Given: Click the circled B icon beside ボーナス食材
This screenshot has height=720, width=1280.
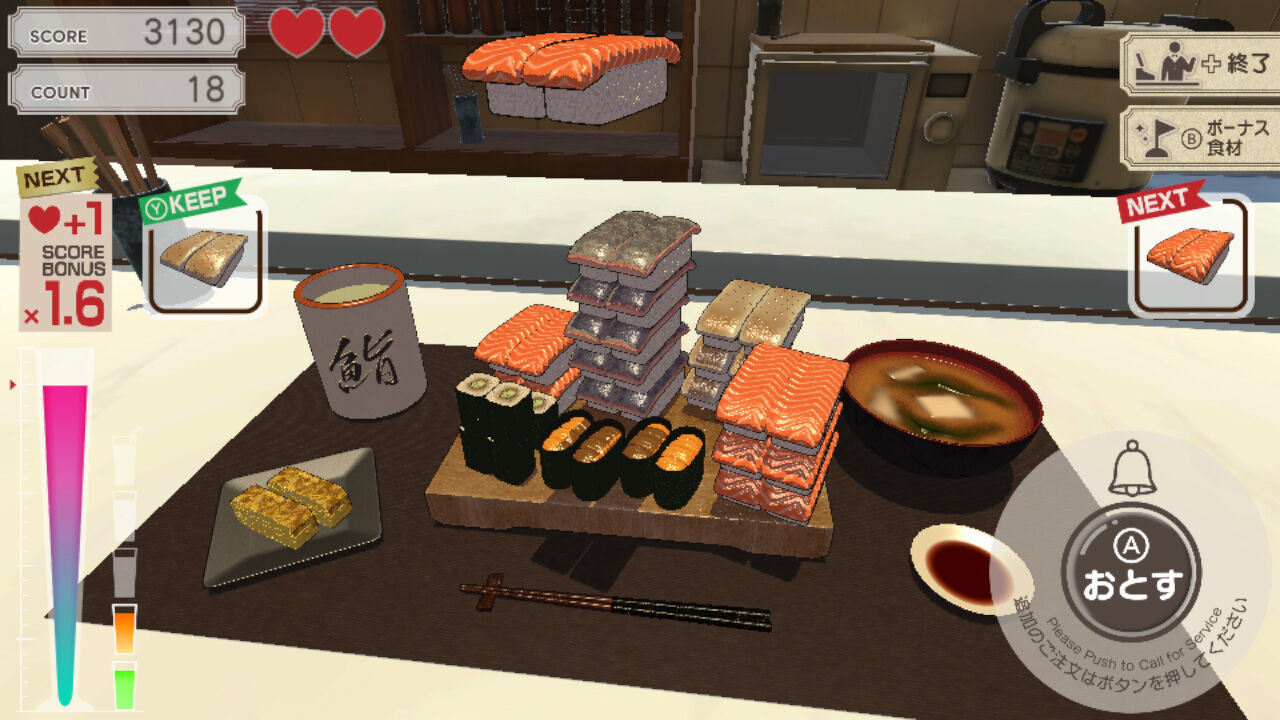Looking at the screenshot, I should point(1192,137).
